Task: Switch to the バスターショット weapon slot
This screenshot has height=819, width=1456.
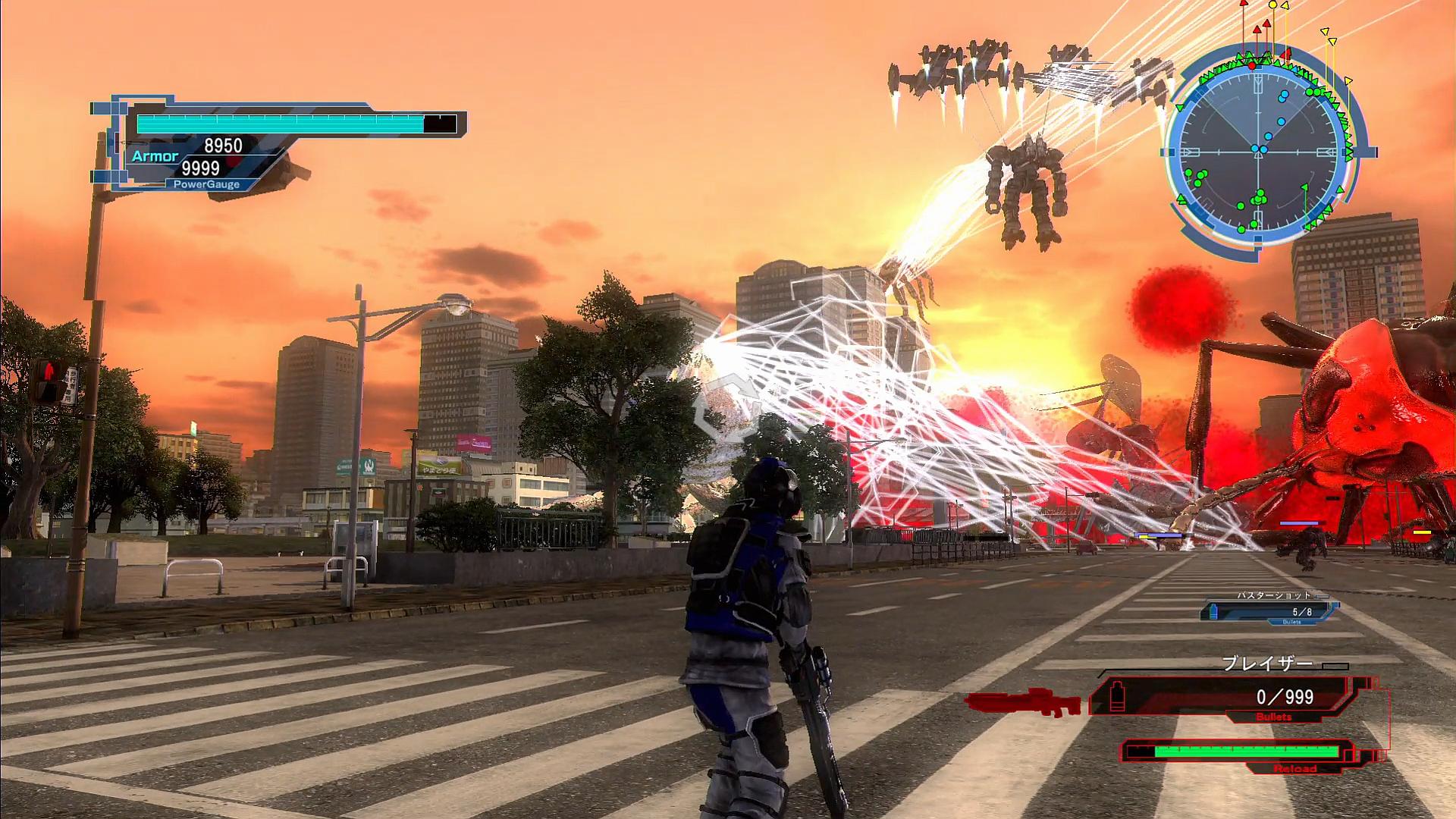Action: [x=1269, y=610]
